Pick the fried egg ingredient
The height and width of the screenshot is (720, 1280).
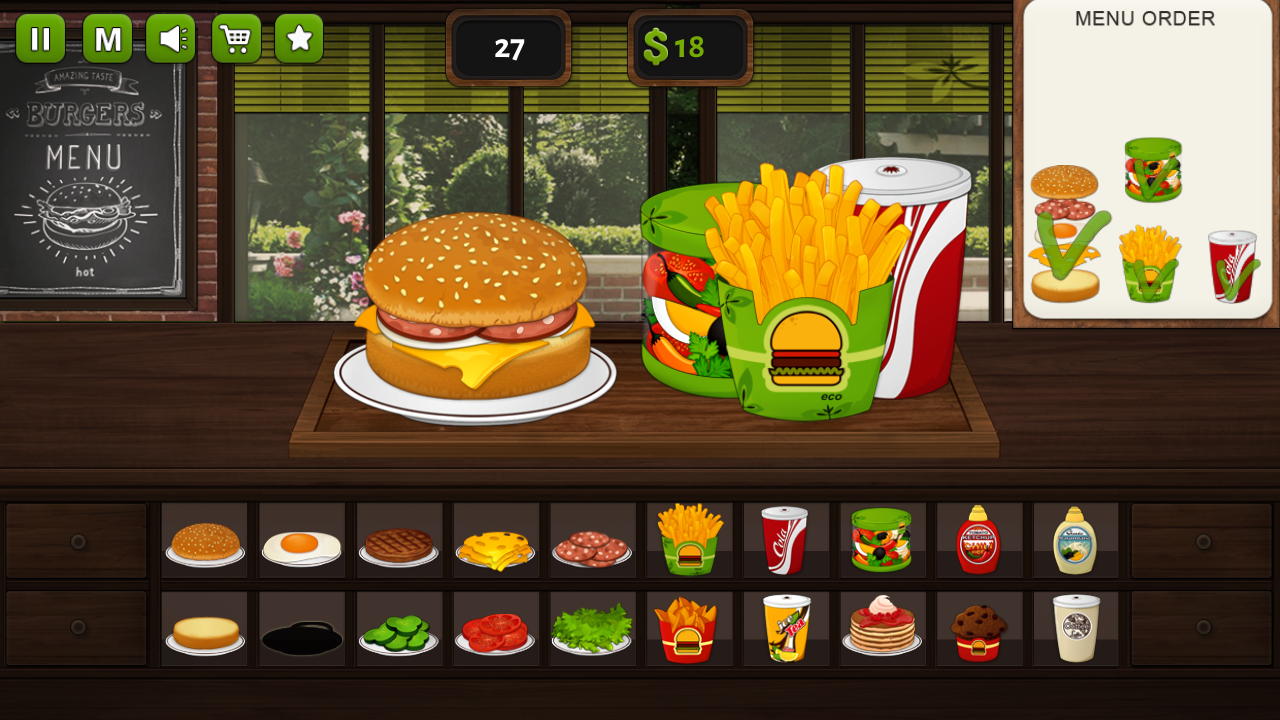[x=301, y=540]
